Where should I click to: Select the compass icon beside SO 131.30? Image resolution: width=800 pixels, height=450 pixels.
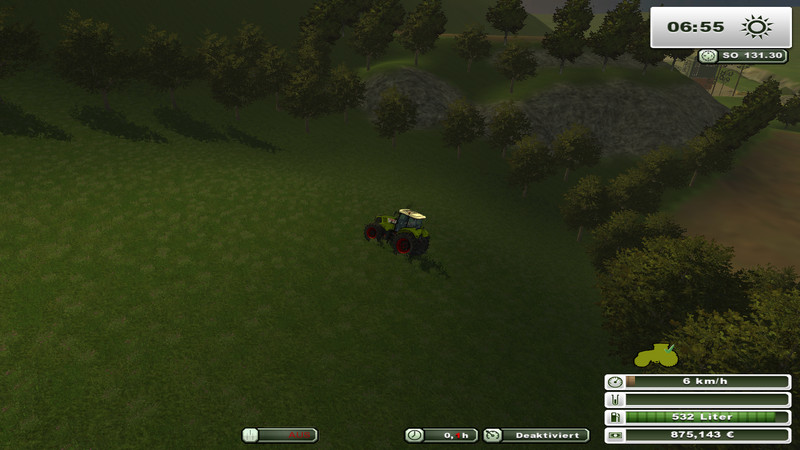(709, 57)
